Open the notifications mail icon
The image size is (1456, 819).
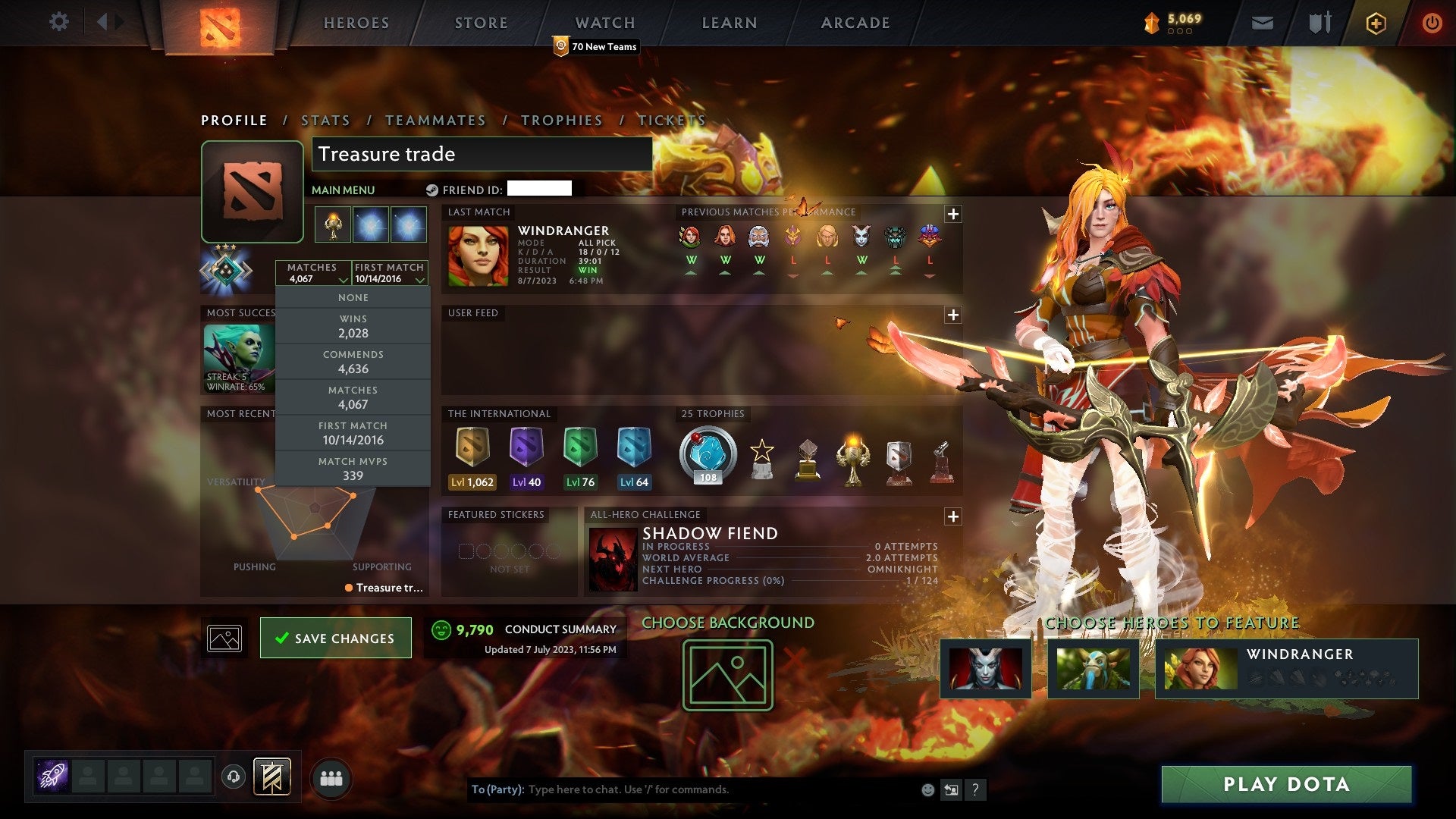(x=1263, y=23)
